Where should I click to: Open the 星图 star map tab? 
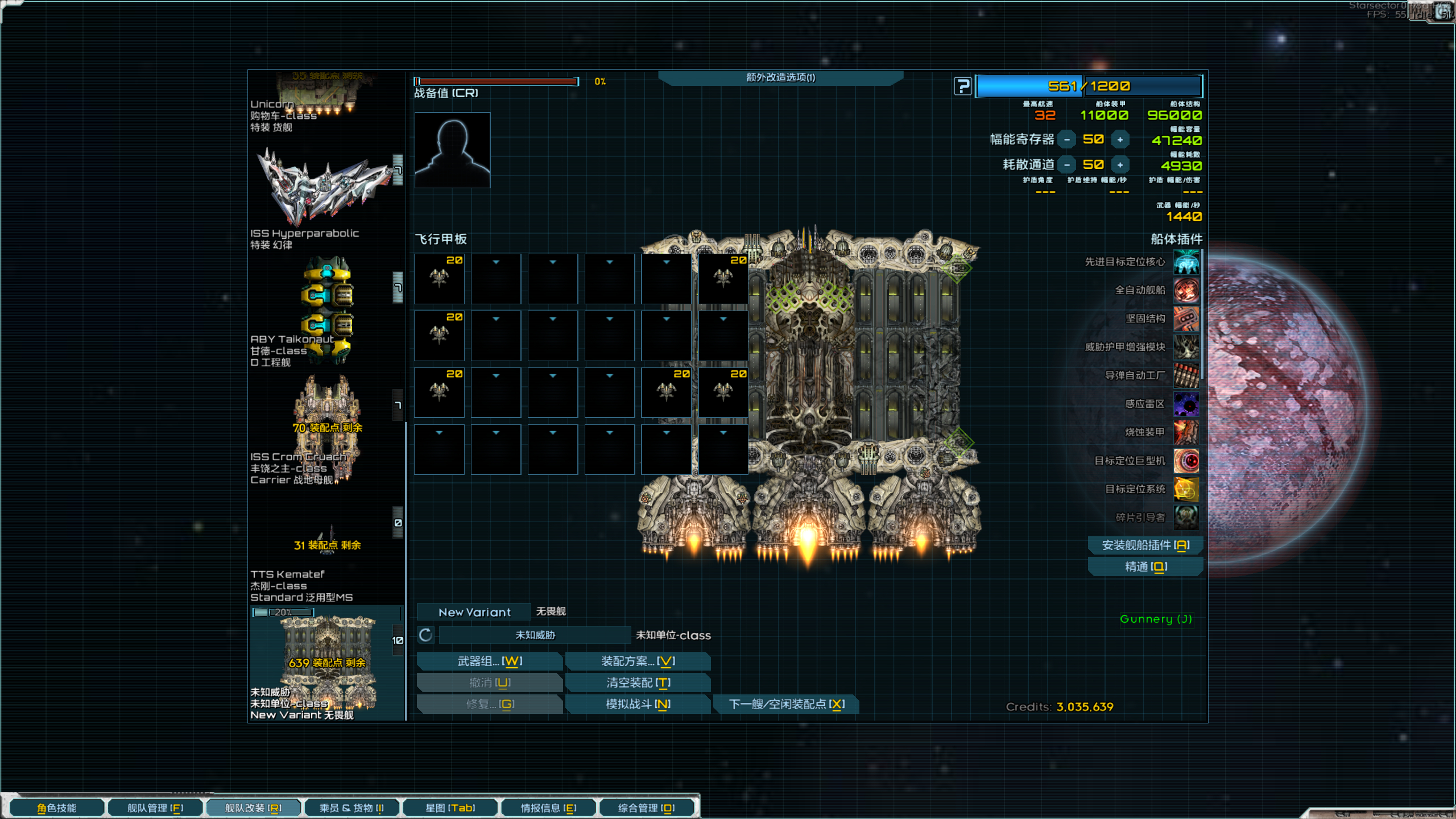(450, 808)
